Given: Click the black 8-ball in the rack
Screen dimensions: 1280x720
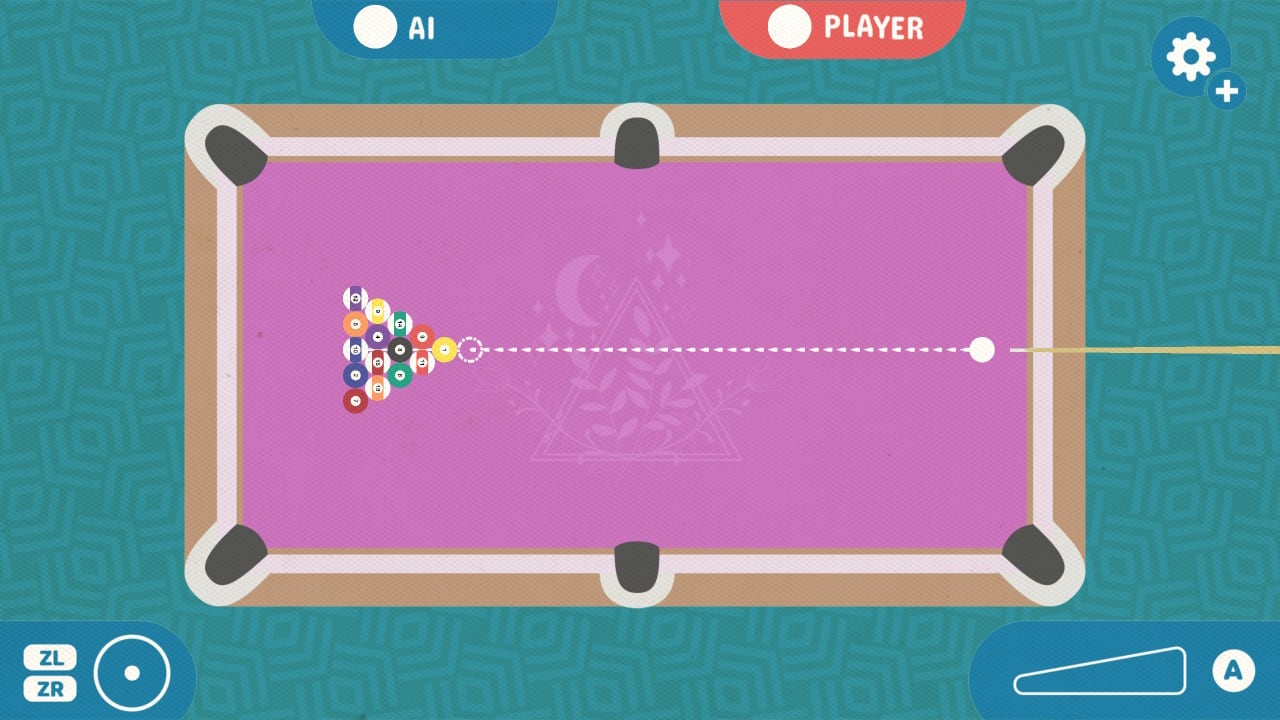Looking at the screenshot, I should click(400, 349).
